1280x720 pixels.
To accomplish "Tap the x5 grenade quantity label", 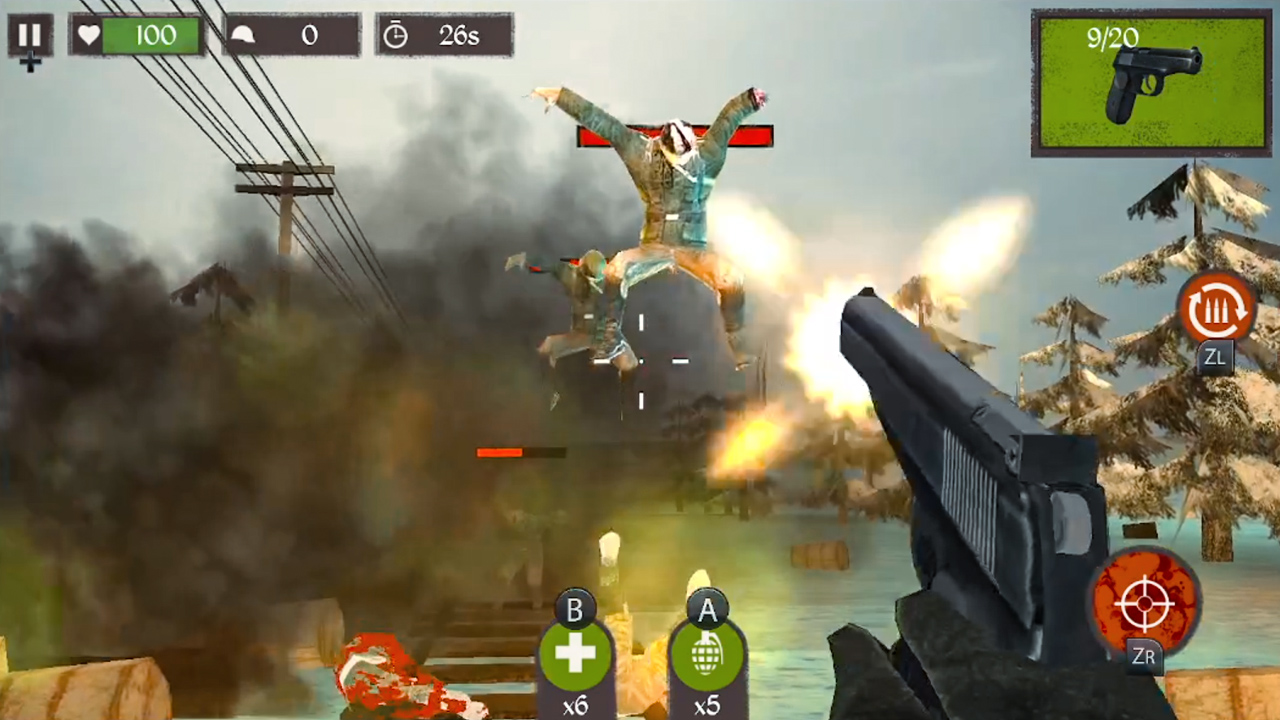I will 708,705.
